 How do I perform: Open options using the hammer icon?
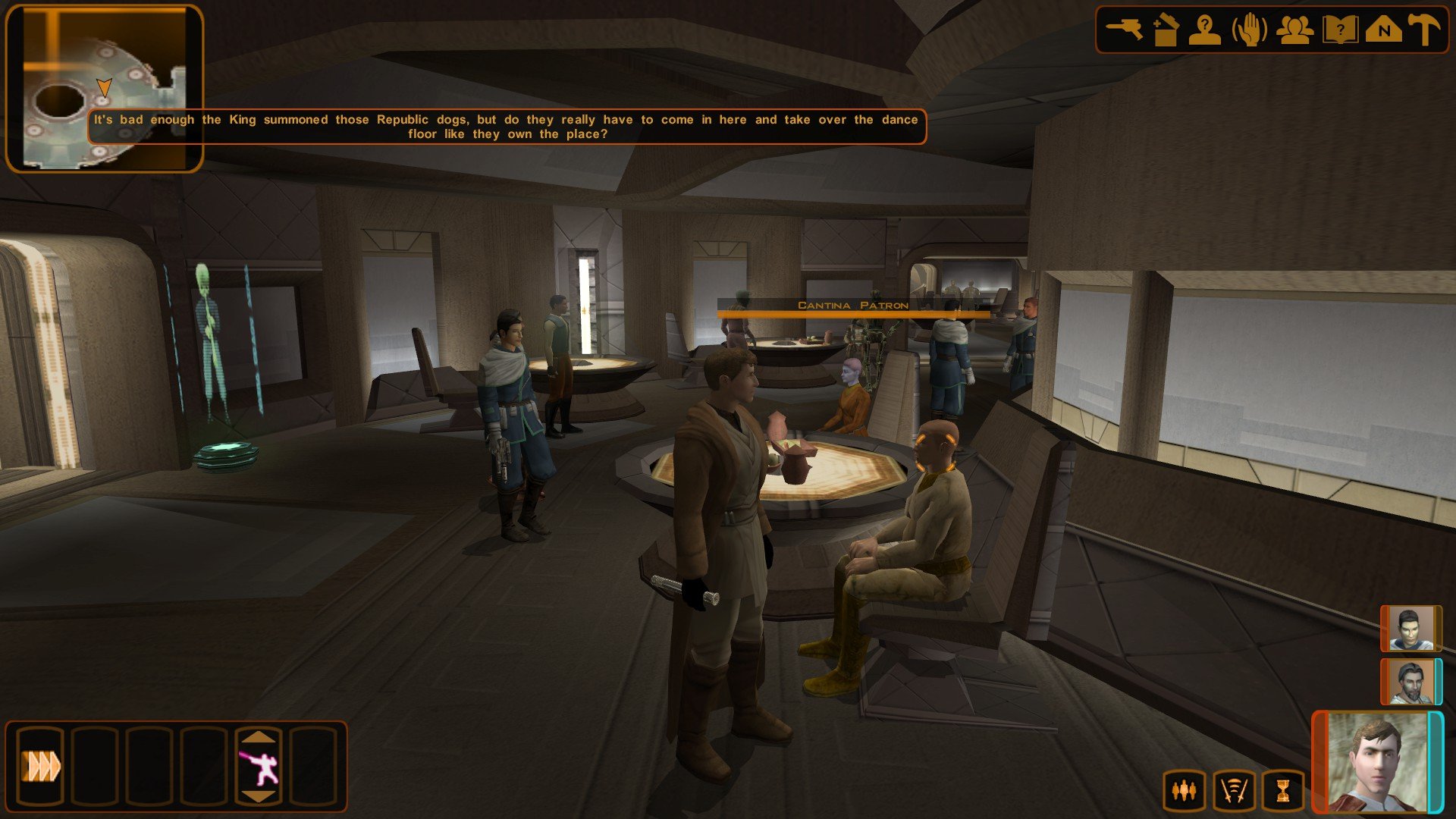click(1423, 31)
